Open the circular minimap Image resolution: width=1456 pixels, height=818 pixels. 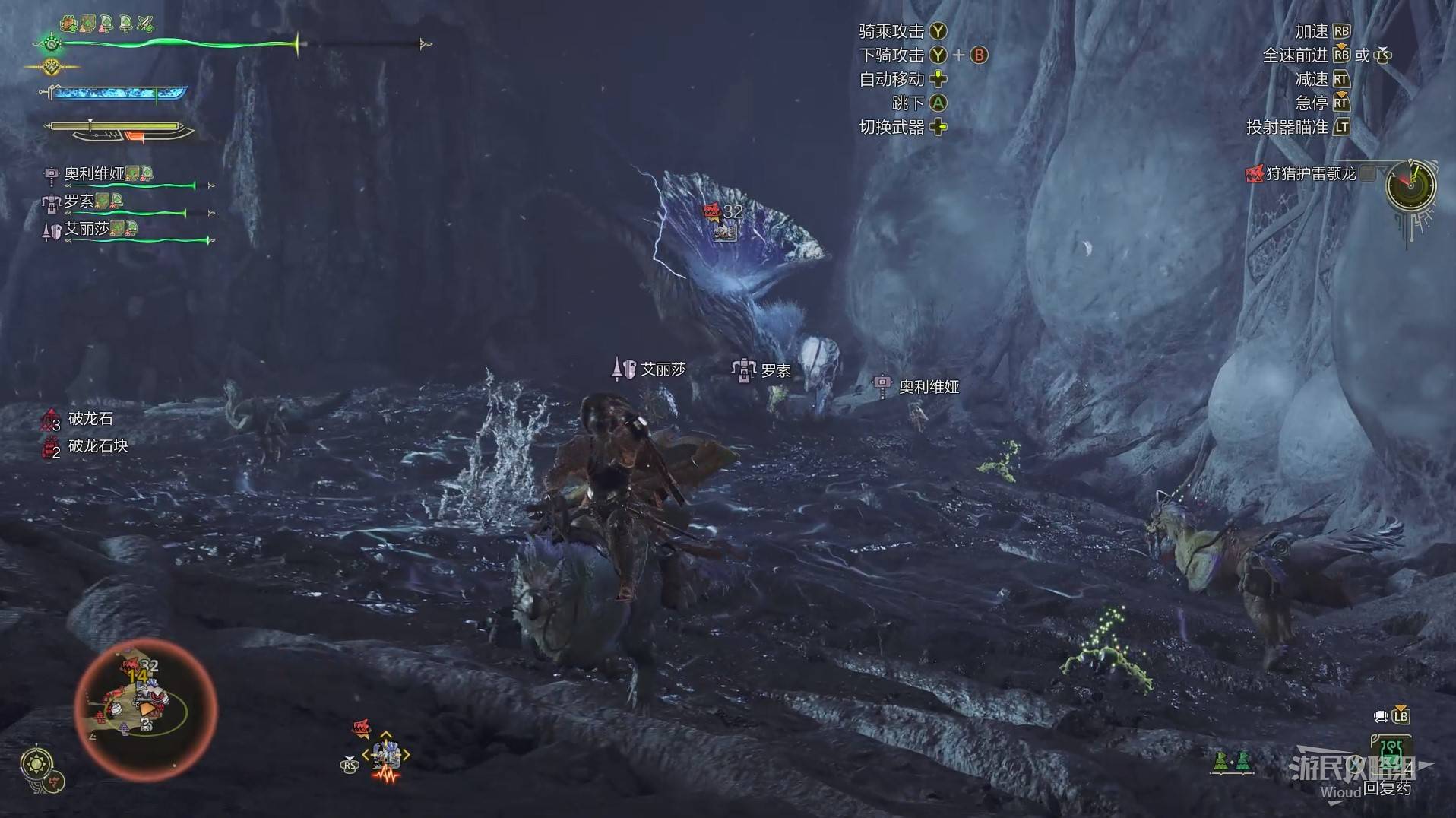pos(146,709)
